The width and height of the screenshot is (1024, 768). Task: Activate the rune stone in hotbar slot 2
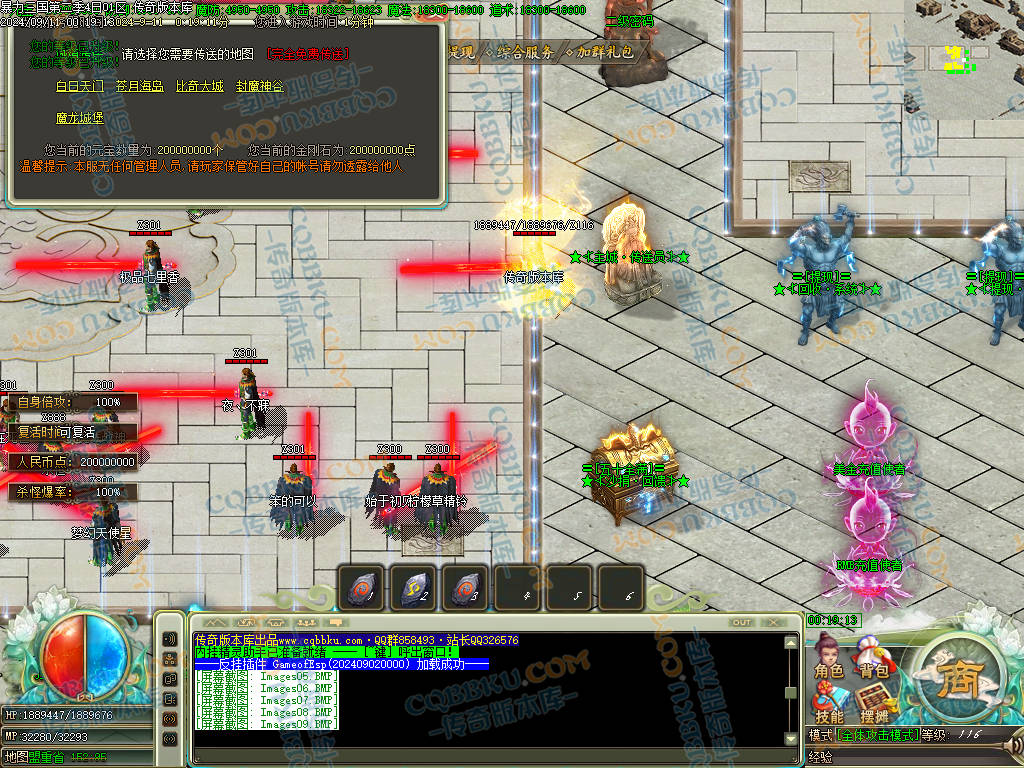point(412,587)
